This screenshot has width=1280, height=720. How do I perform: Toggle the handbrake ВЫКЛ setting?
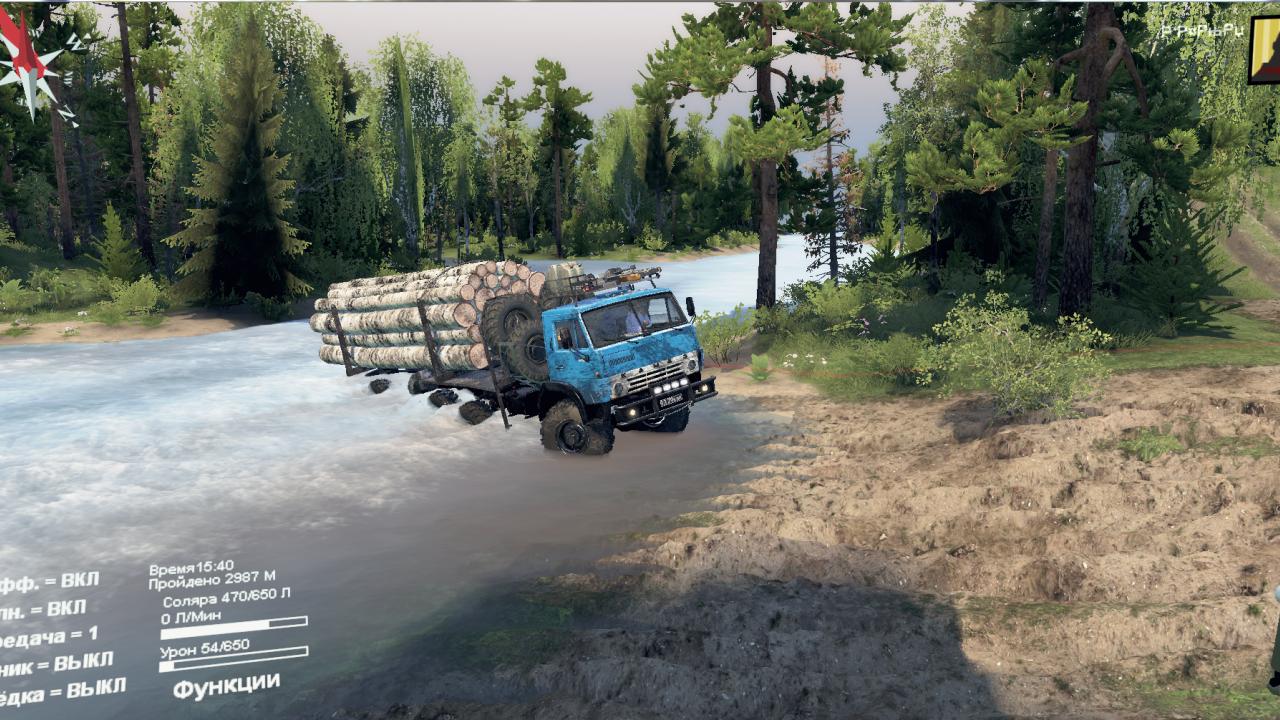click(x=54, y=662)
